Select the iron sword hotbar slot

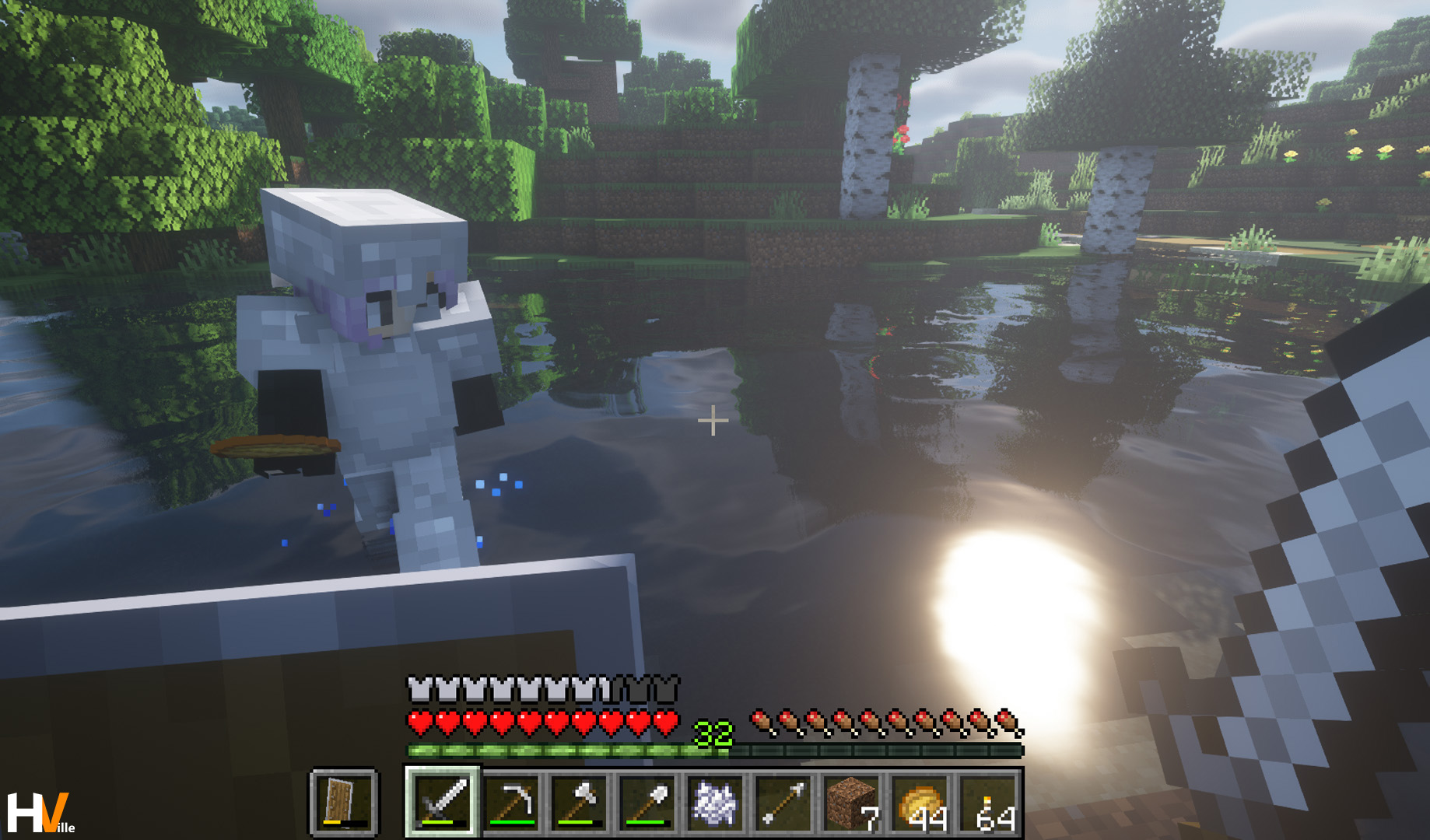(x=443, y=803)
